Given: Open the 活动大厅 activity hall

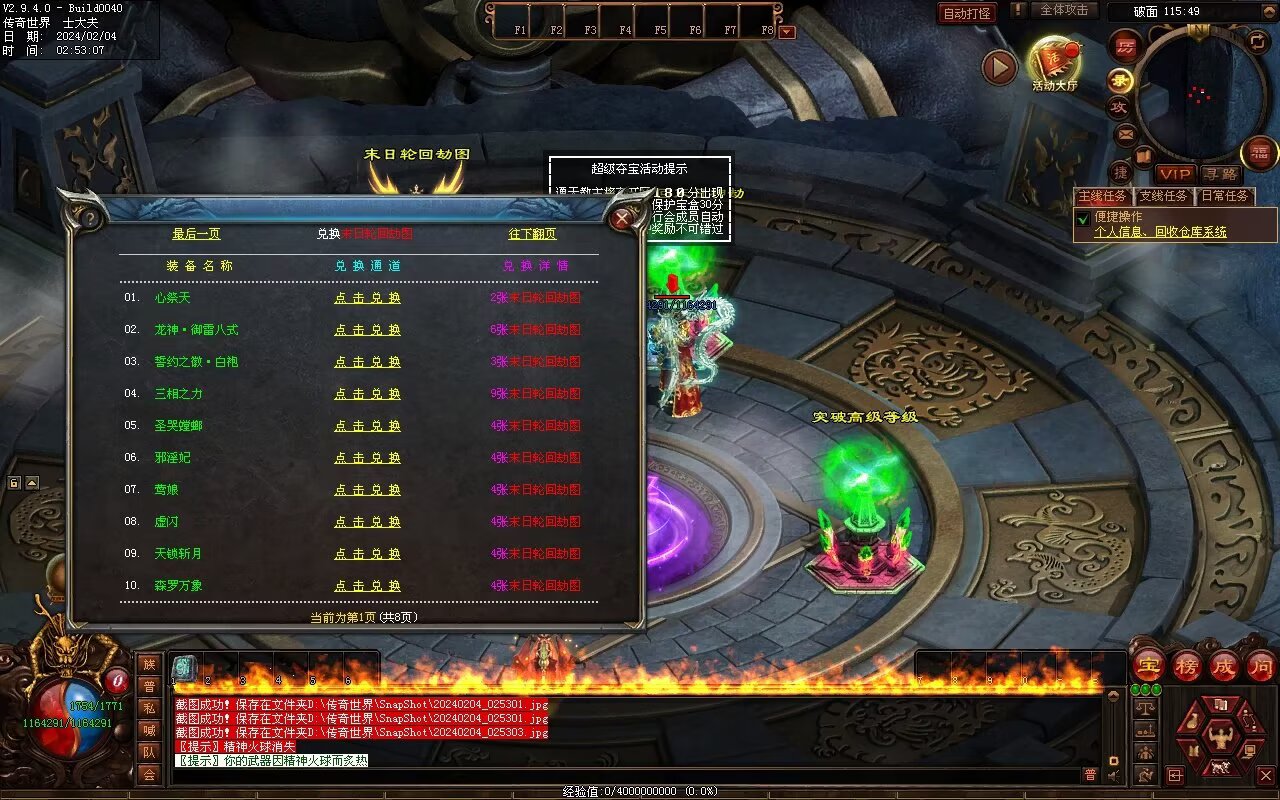Looking at the screenshot, I should click(1054, 63).
